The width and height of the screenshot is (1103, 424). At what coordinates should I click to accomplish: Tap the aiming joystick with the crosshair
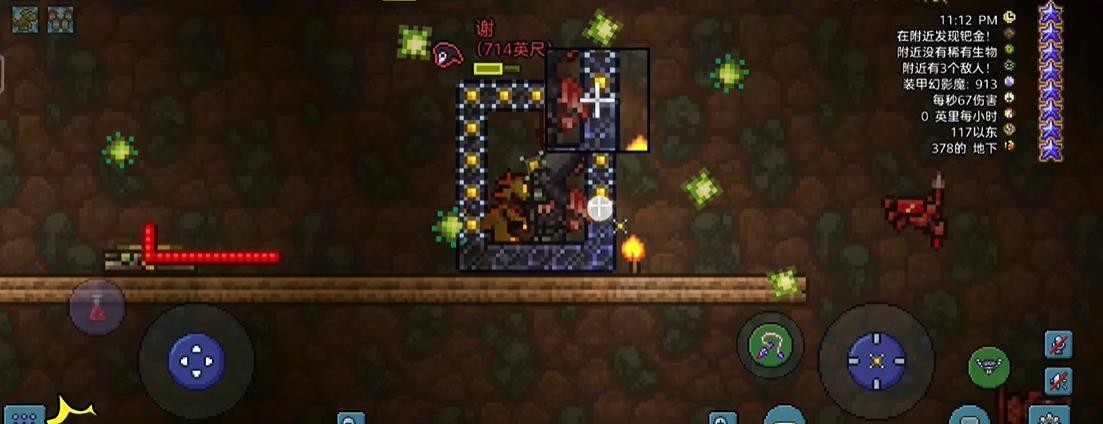tap(876, 360)
